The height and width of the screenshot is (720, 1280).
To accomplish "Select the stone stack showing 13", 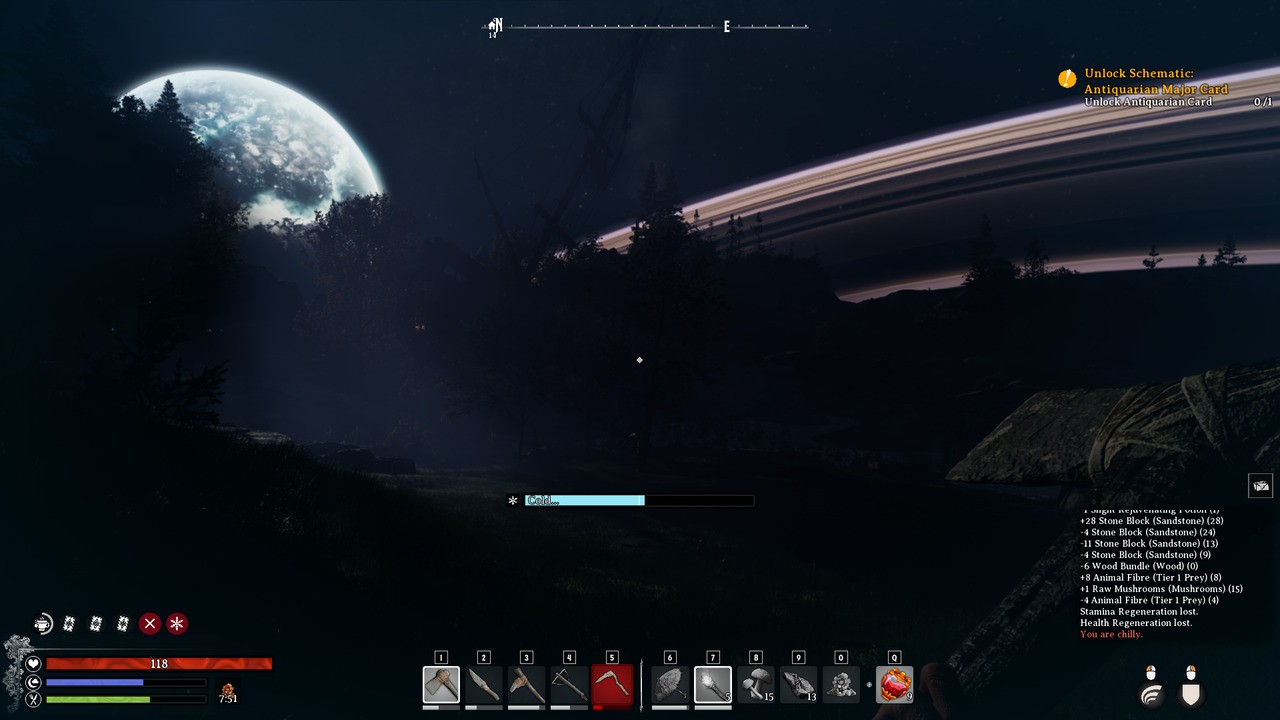I will point(798,685).
